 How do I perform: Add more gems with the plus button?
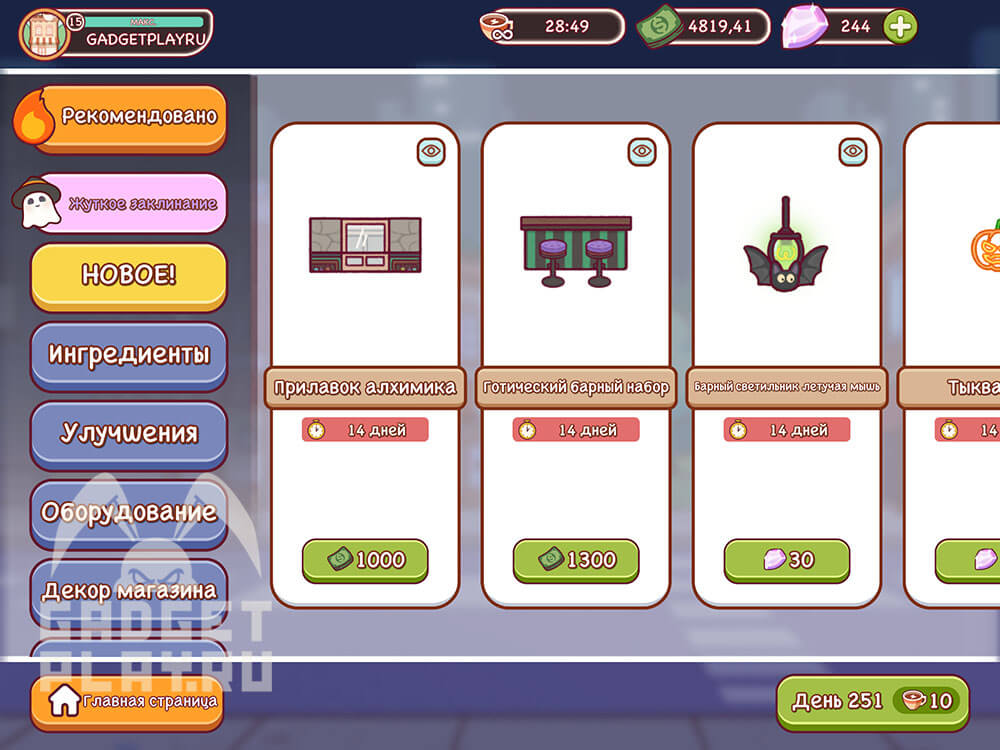[900, 27]
